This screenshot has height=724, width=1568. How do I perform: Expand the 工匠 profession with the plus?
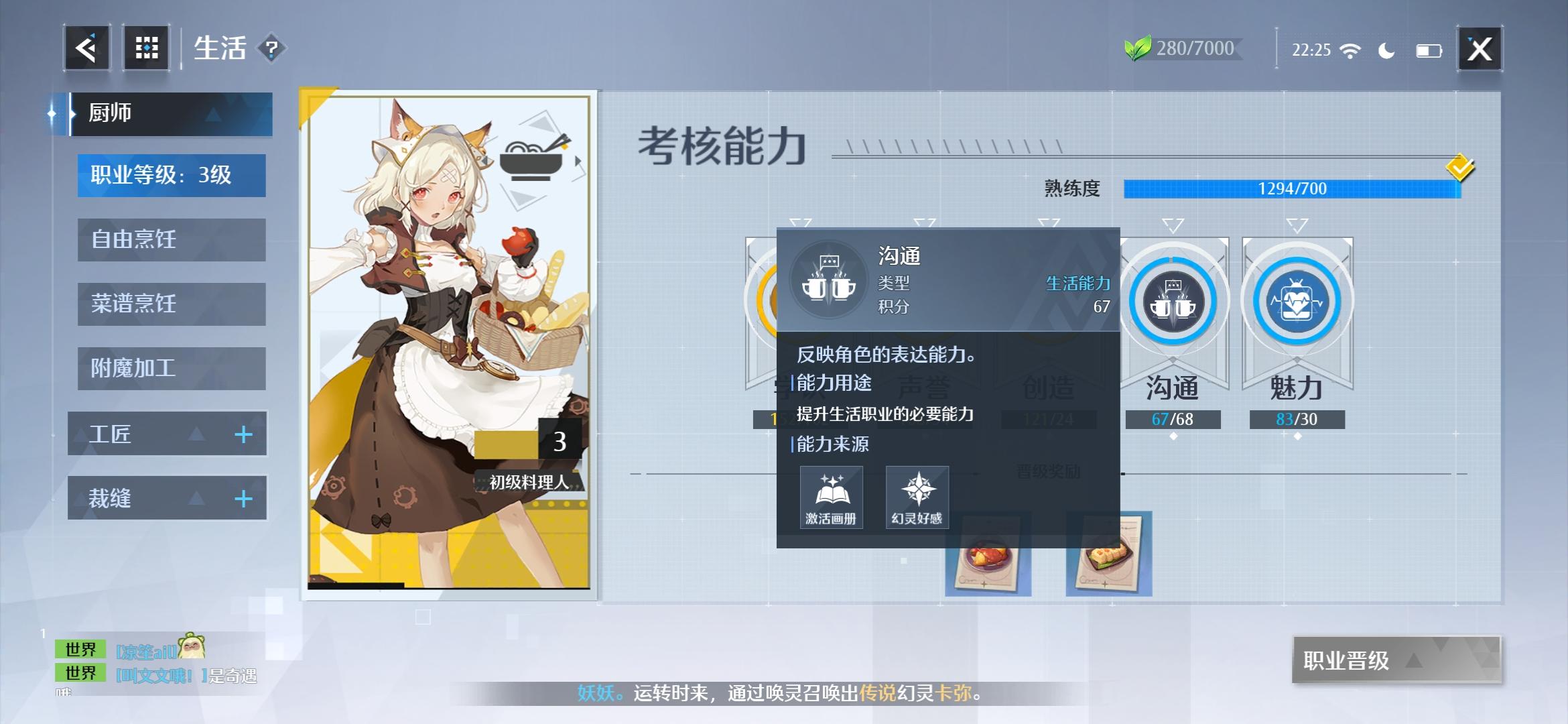243,434
